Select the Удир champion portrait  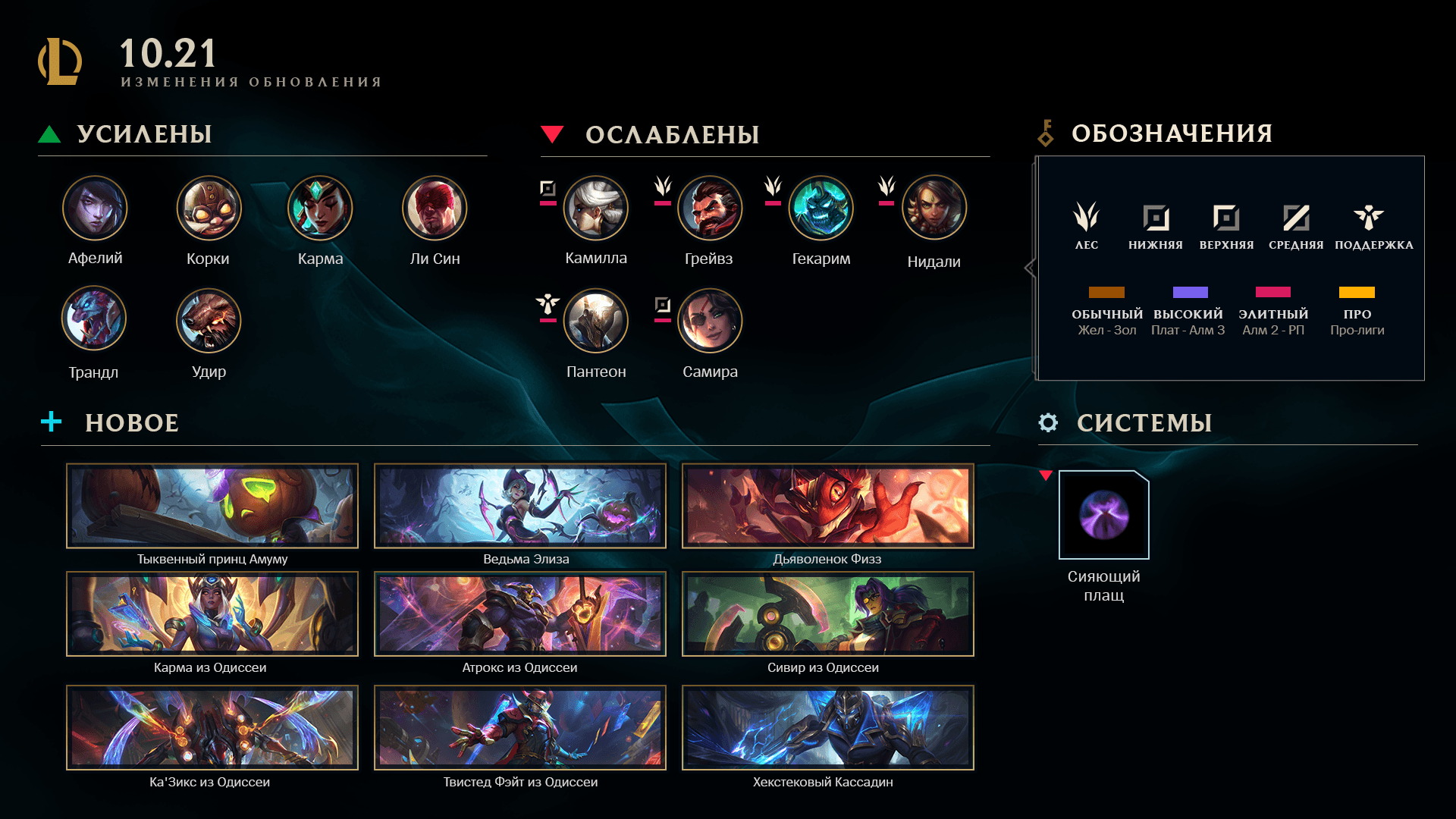[209, 320]
